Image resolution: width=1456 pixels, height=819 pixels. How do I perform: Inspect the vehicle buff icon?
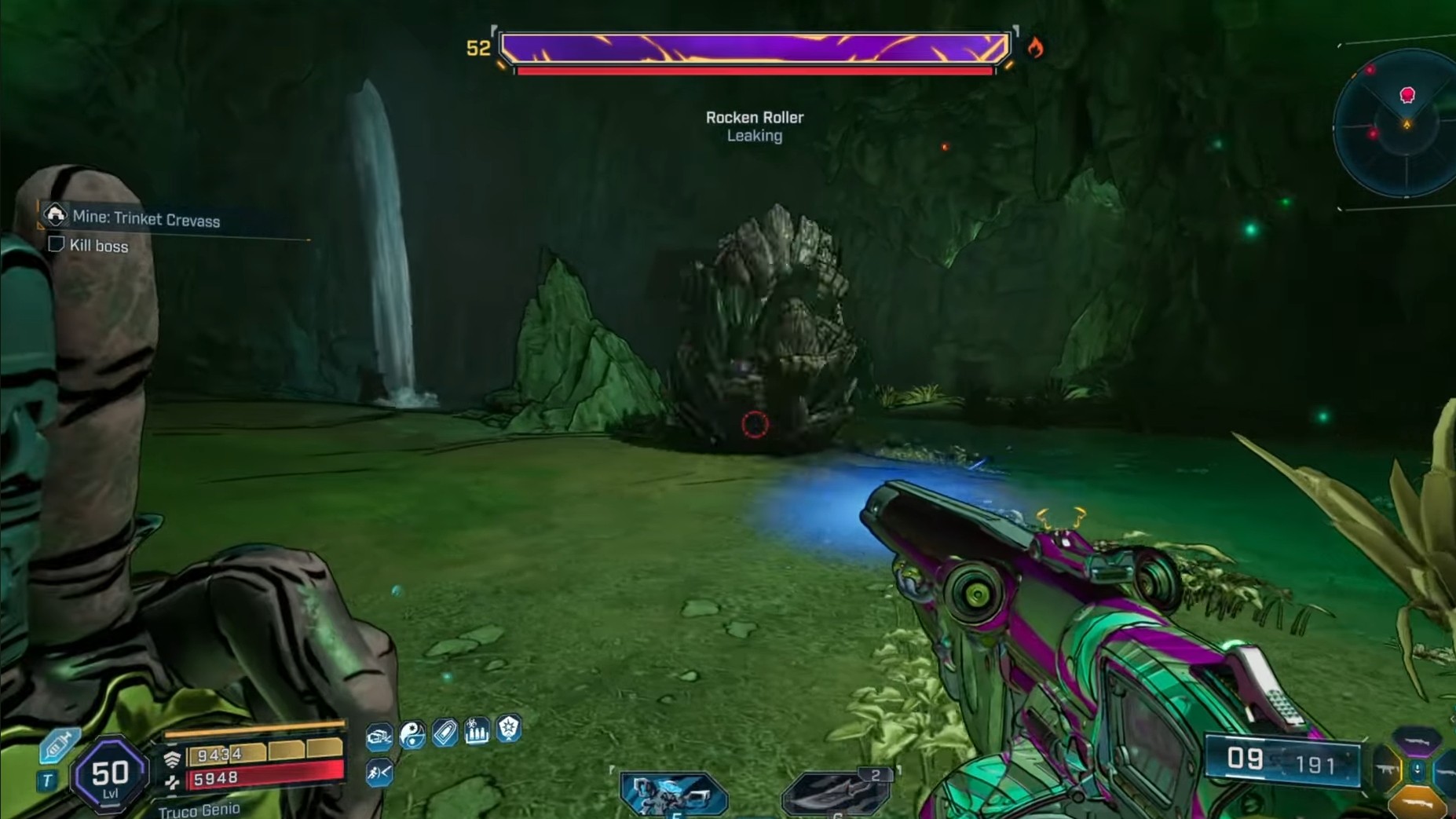coord(379,735)
